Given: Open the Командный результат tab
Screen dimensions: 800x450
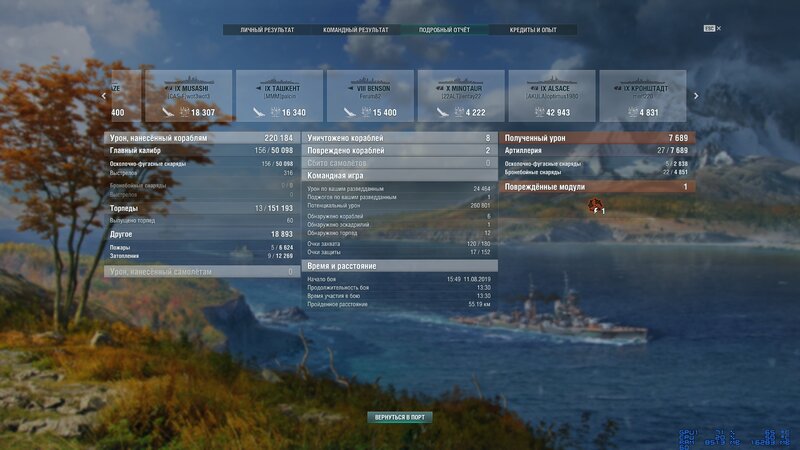Looking at the screenshot, I should click(353, 30).
